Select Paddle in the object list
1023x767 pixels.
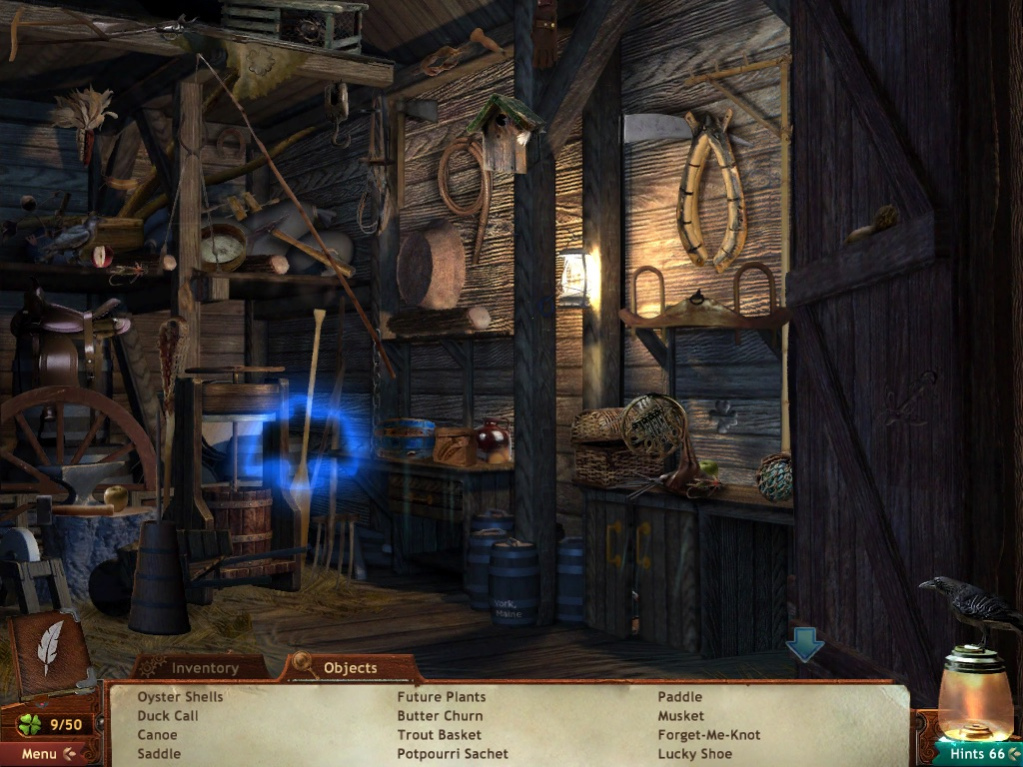680,697
